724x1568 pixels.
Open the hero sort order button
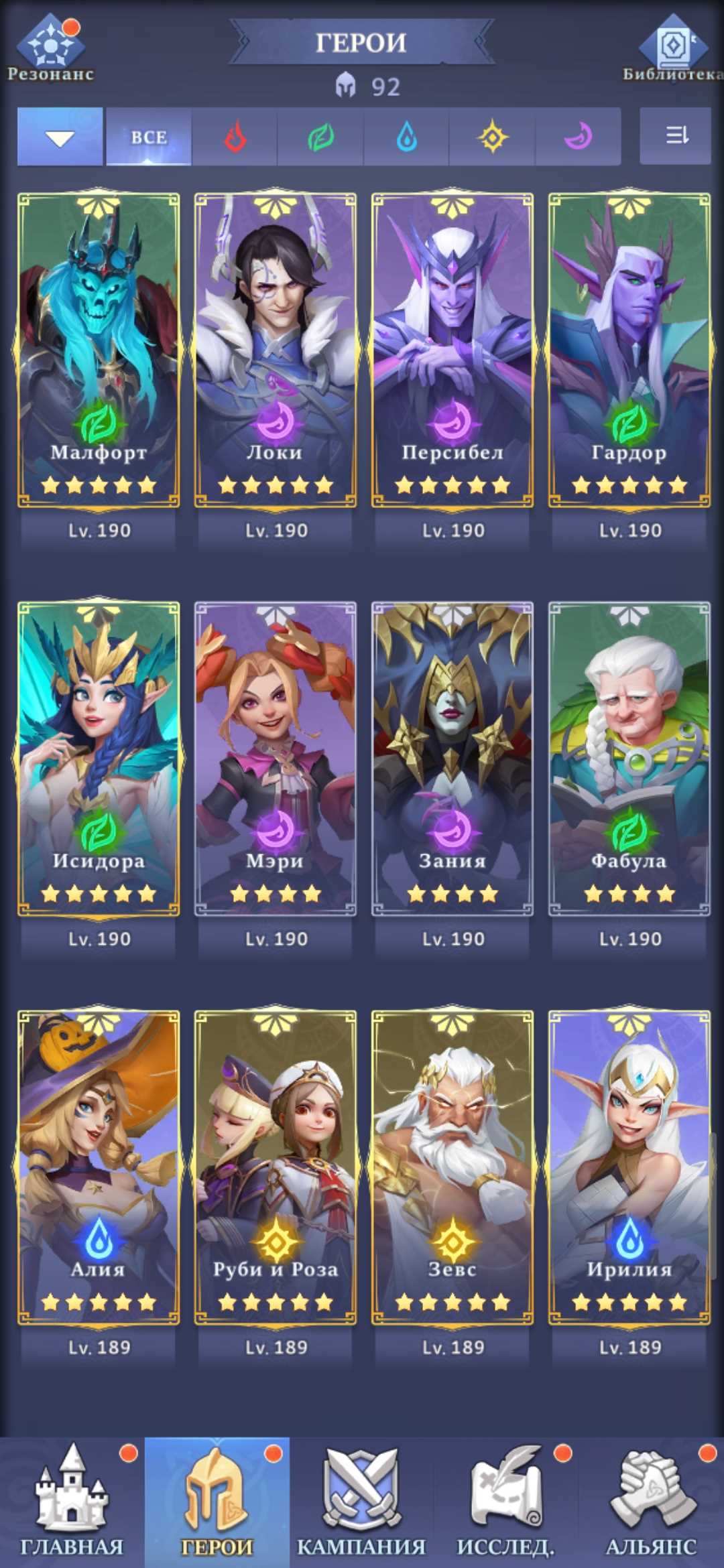point(676,136)
